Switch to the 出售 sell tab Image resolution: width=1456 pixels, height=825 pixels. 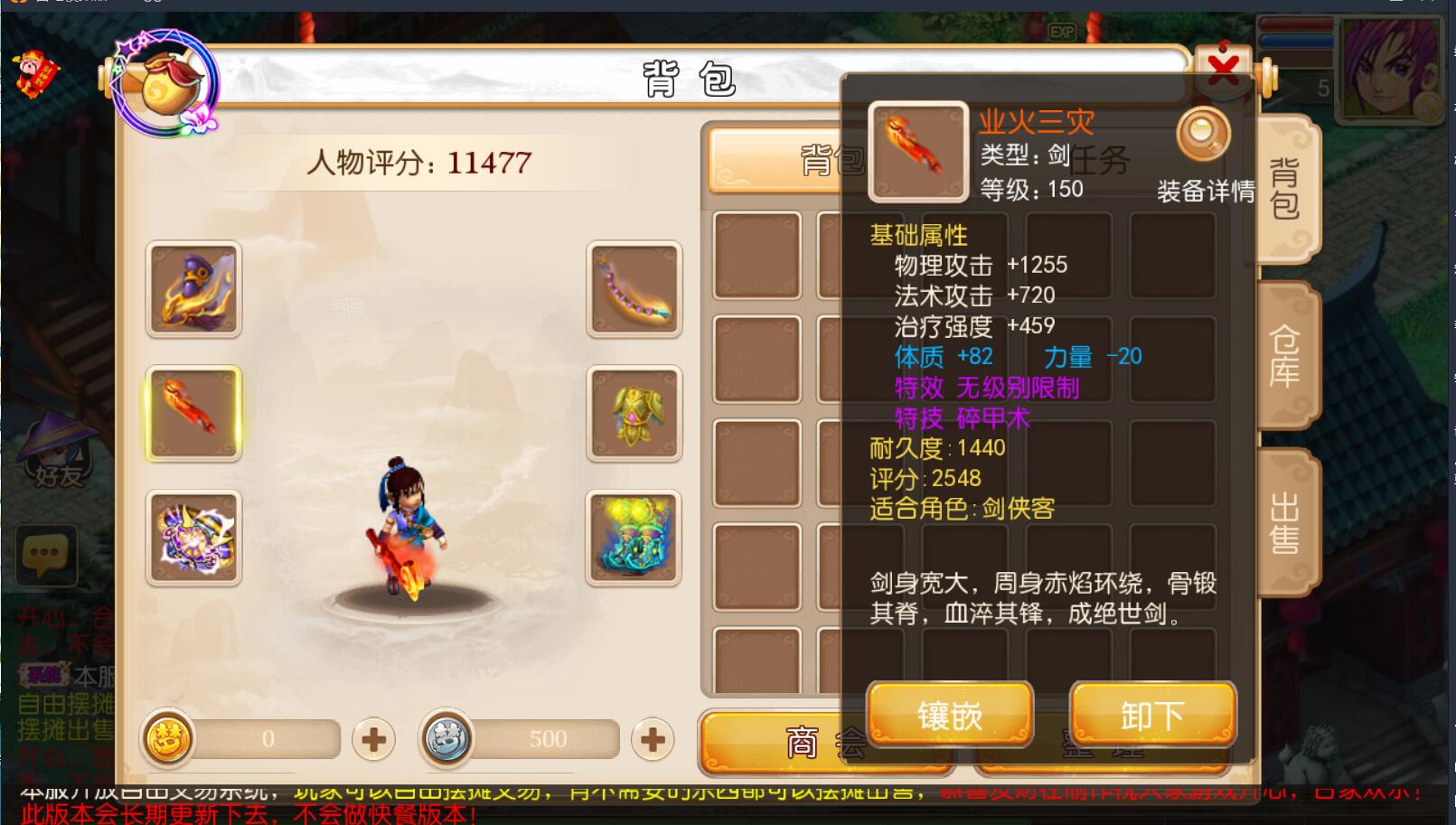tap(1284, 522)
